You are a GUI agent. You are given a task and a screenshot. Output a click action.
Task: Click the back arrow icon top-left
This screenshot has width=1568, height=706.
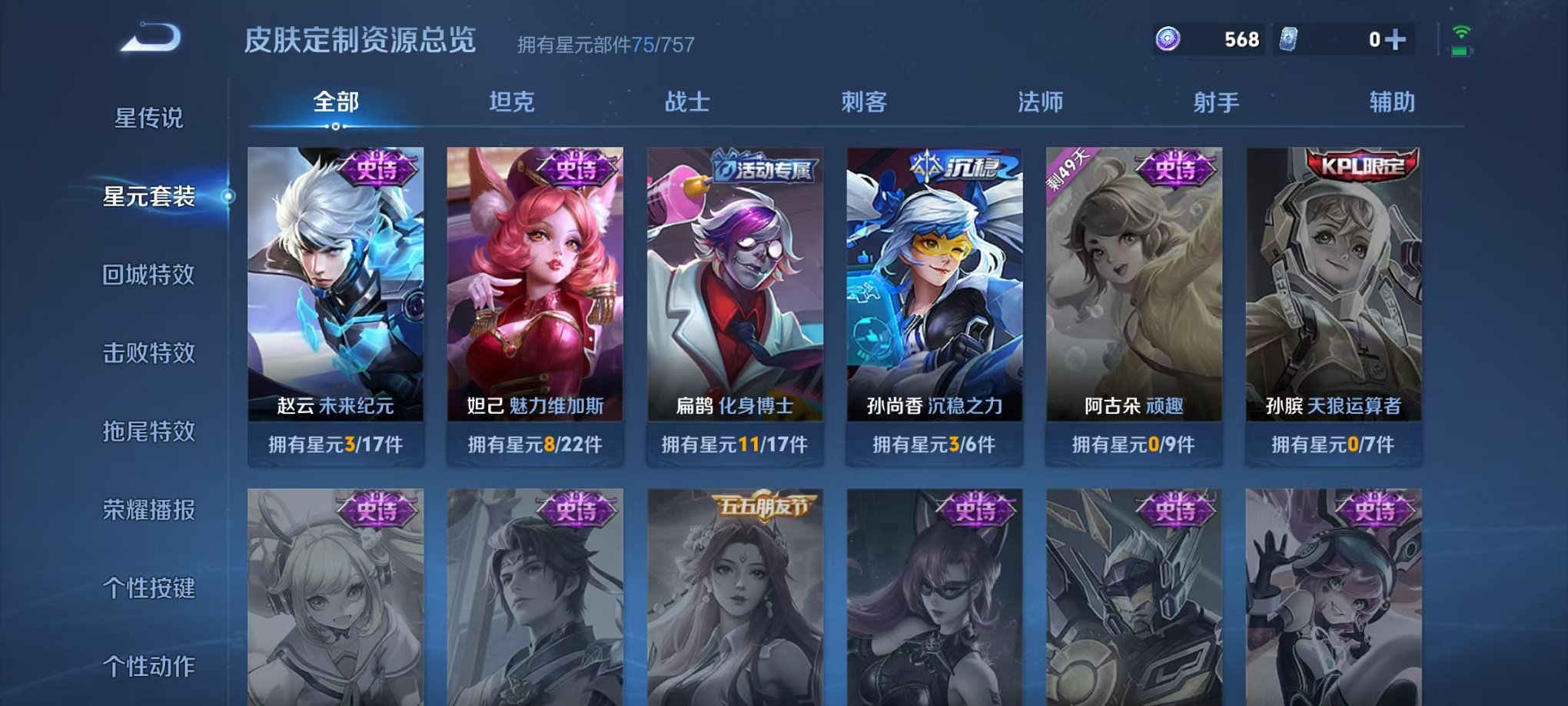(151, 37)
